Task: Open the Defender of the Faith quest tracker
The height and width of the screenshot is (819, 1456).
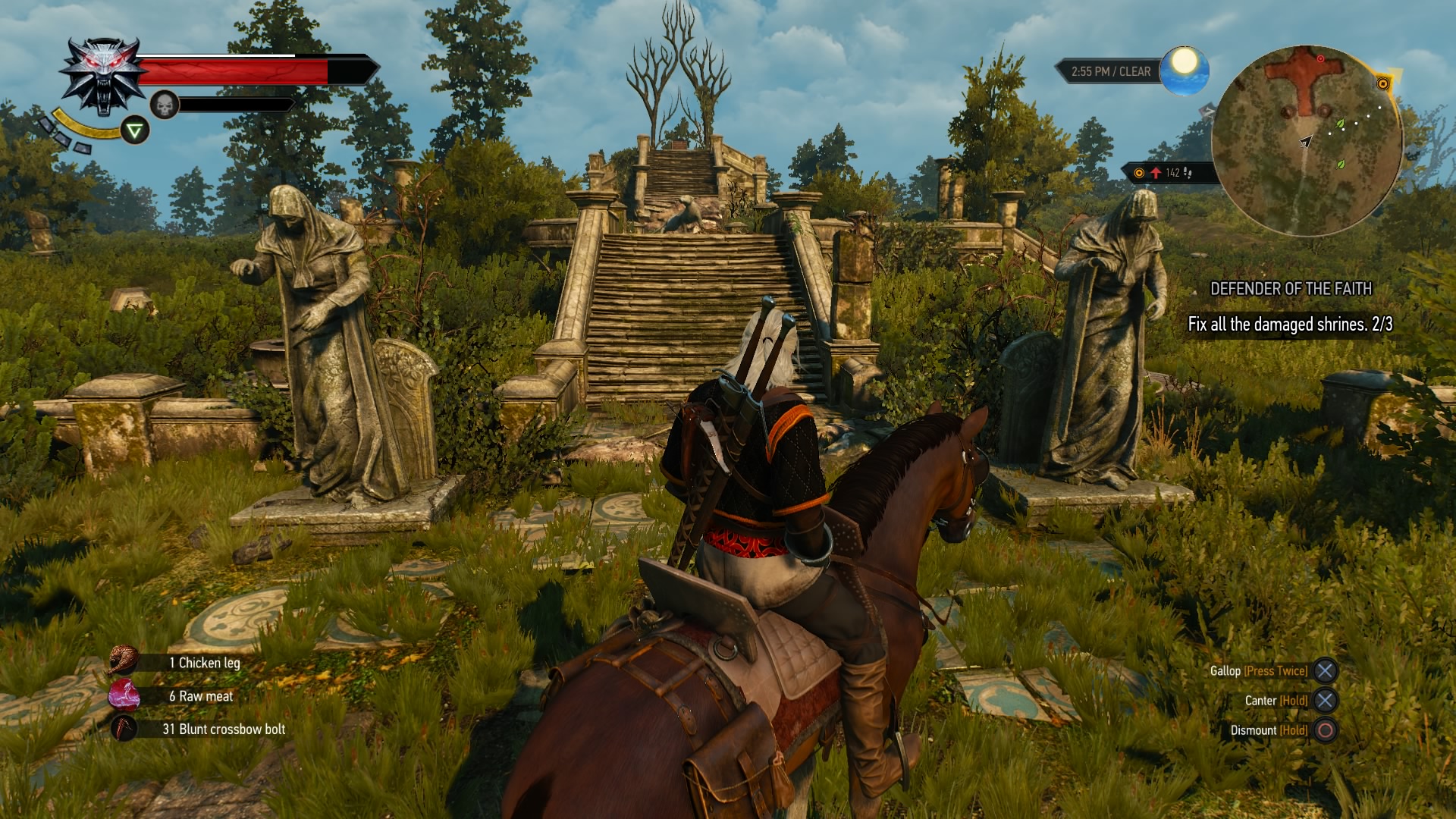Action: tap(1290, 289)
